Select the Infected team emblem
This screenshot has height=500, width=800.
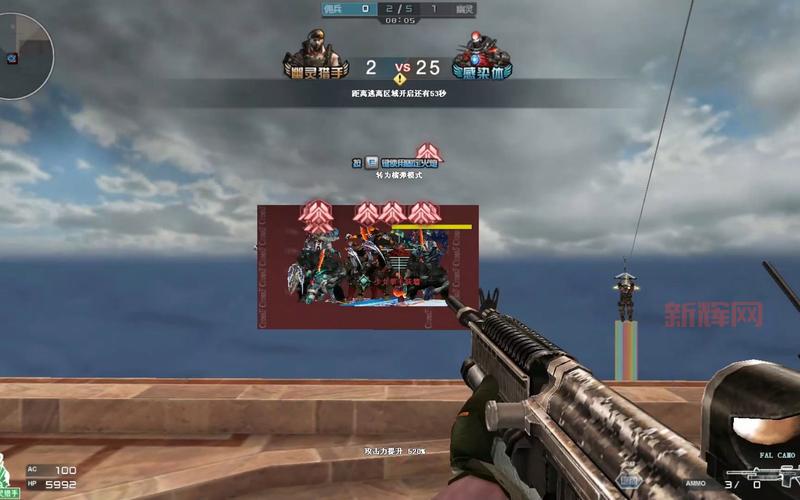[485, 58]
